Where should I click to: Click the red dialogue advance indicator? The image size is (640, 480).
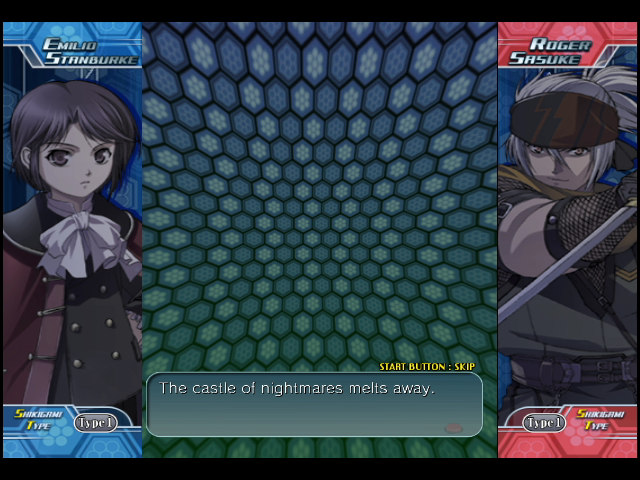tap(453, 427)
